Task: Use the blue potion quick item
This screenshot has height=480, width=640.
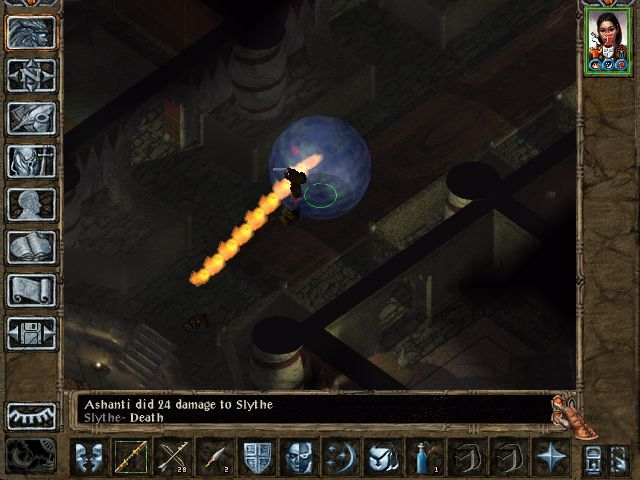Action: pos(425,457)
